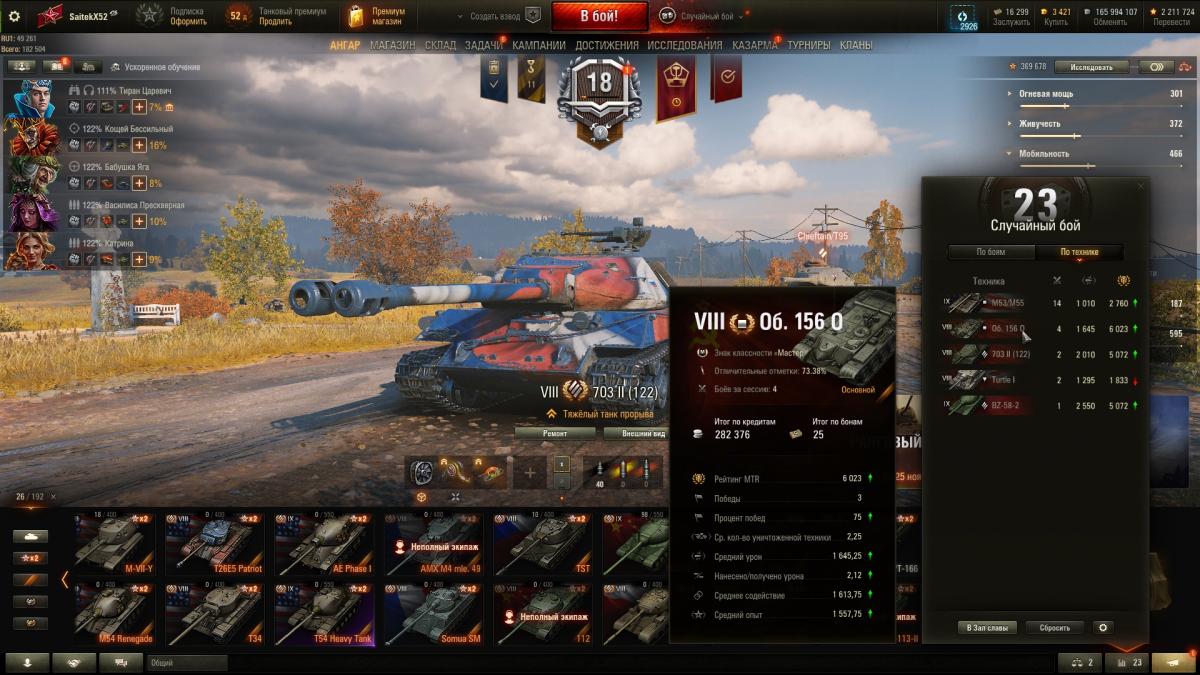
Task: Open the Премиум магазин
Action: coord(376,16)
